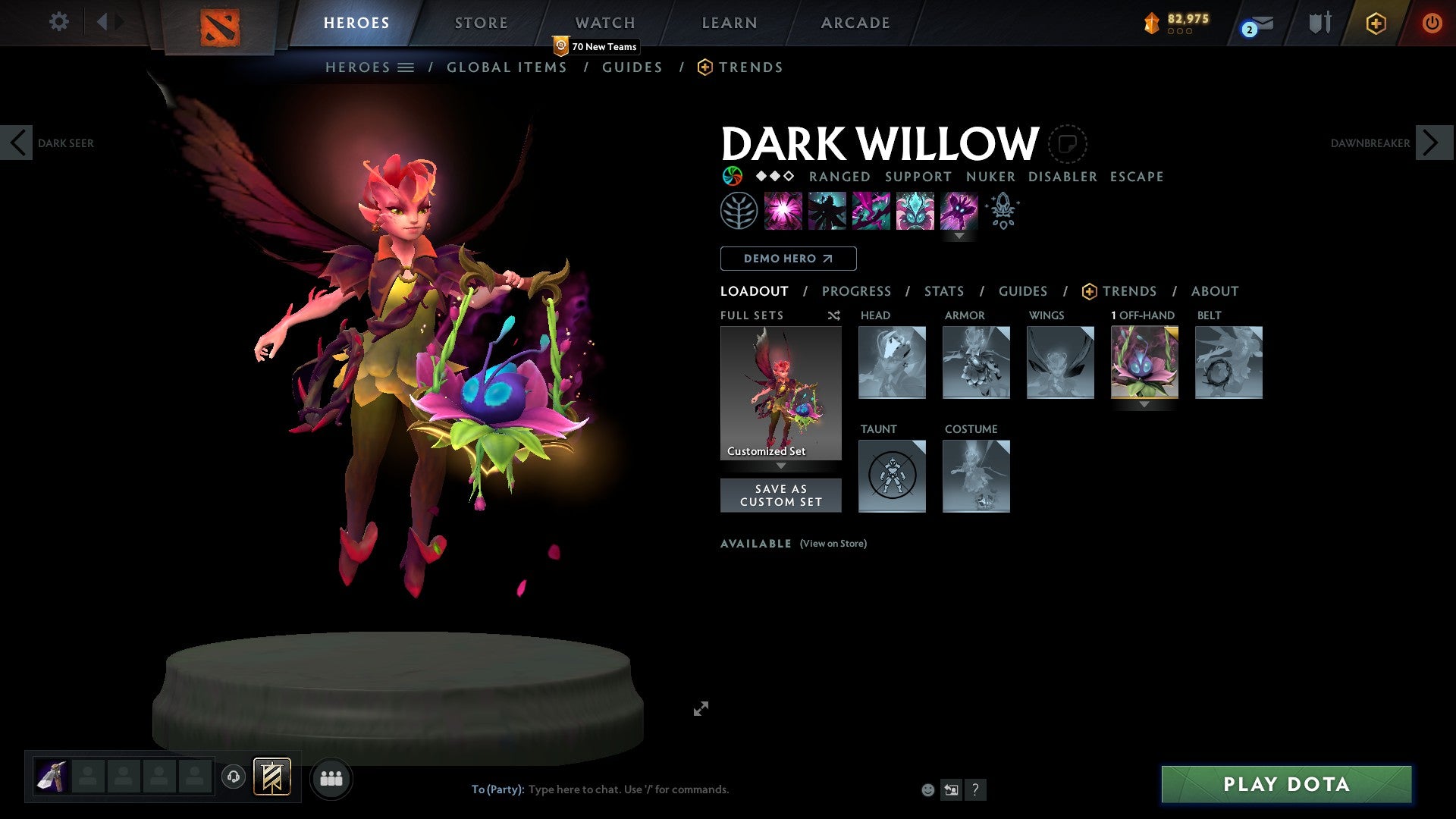
Task: Click the red power button to quit
Action: [x=1432, y=23]
